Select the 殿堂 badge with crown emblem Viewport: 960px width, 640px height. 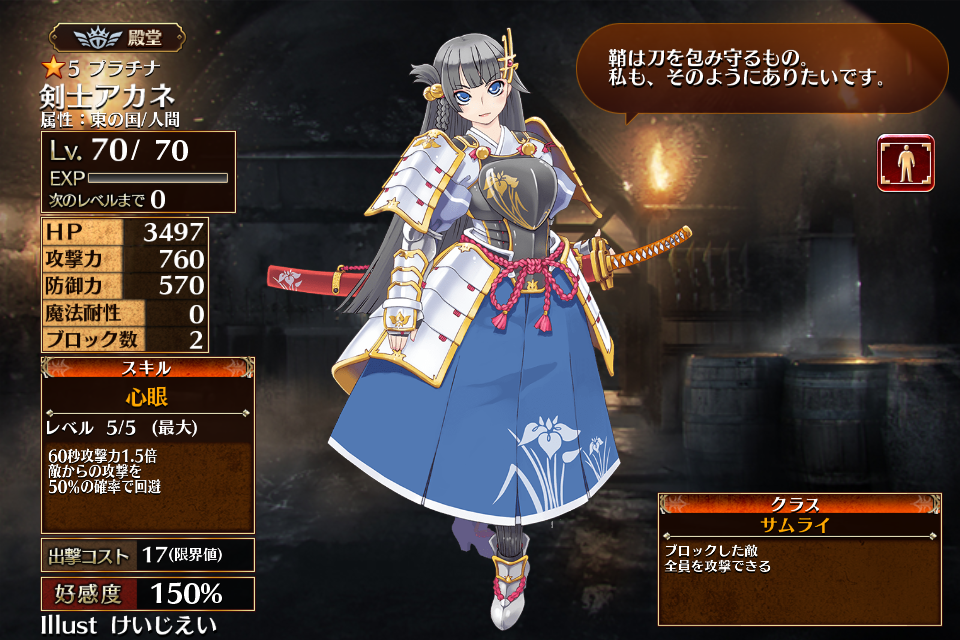116,38
